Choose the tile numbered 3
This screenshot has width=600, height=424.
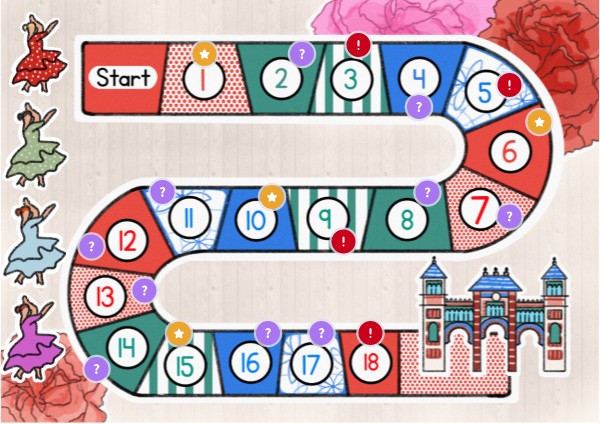point(351,79)
